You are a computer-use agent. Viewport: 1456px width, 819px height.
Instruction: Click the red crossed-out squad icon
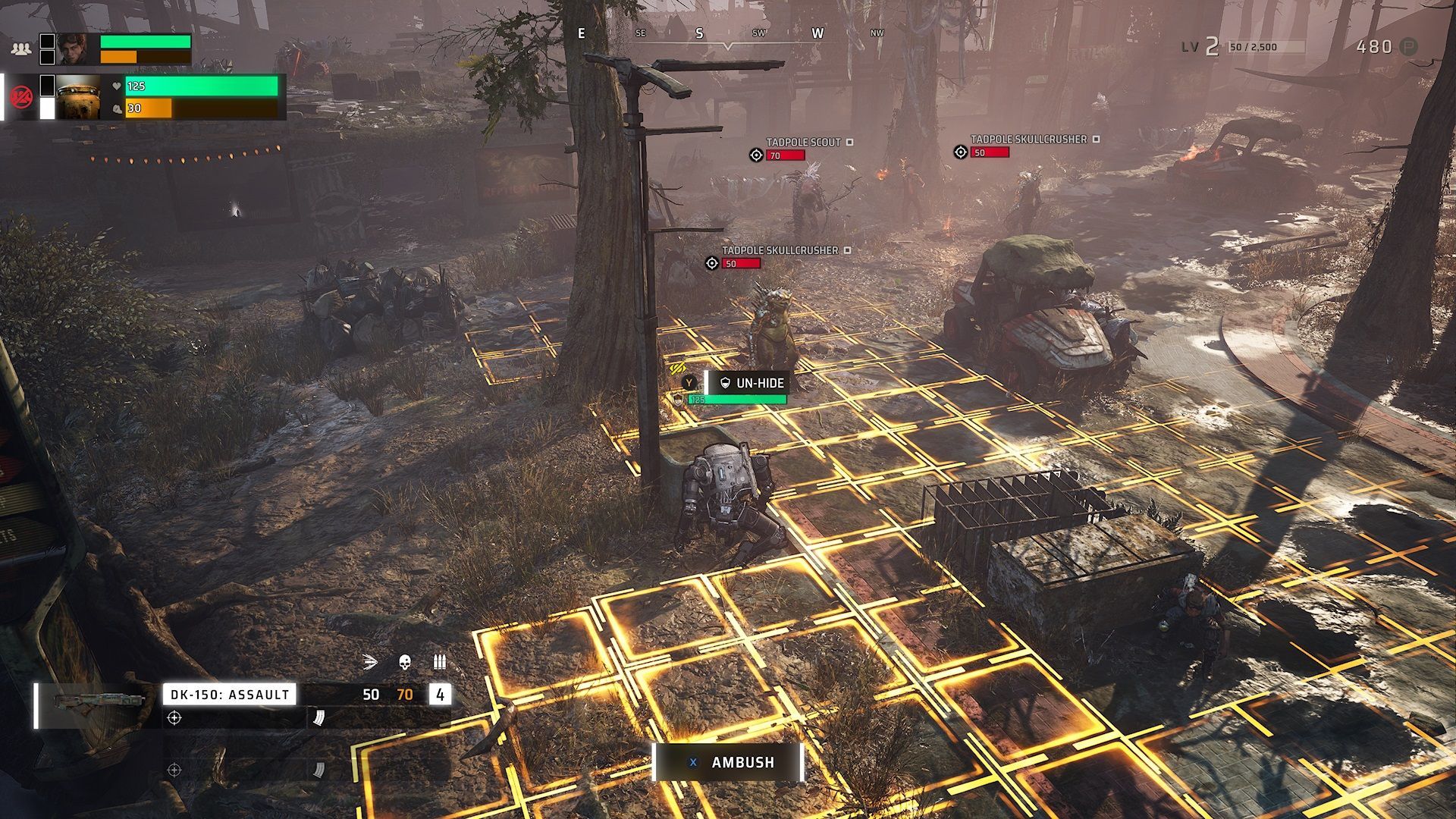[21, 97]
